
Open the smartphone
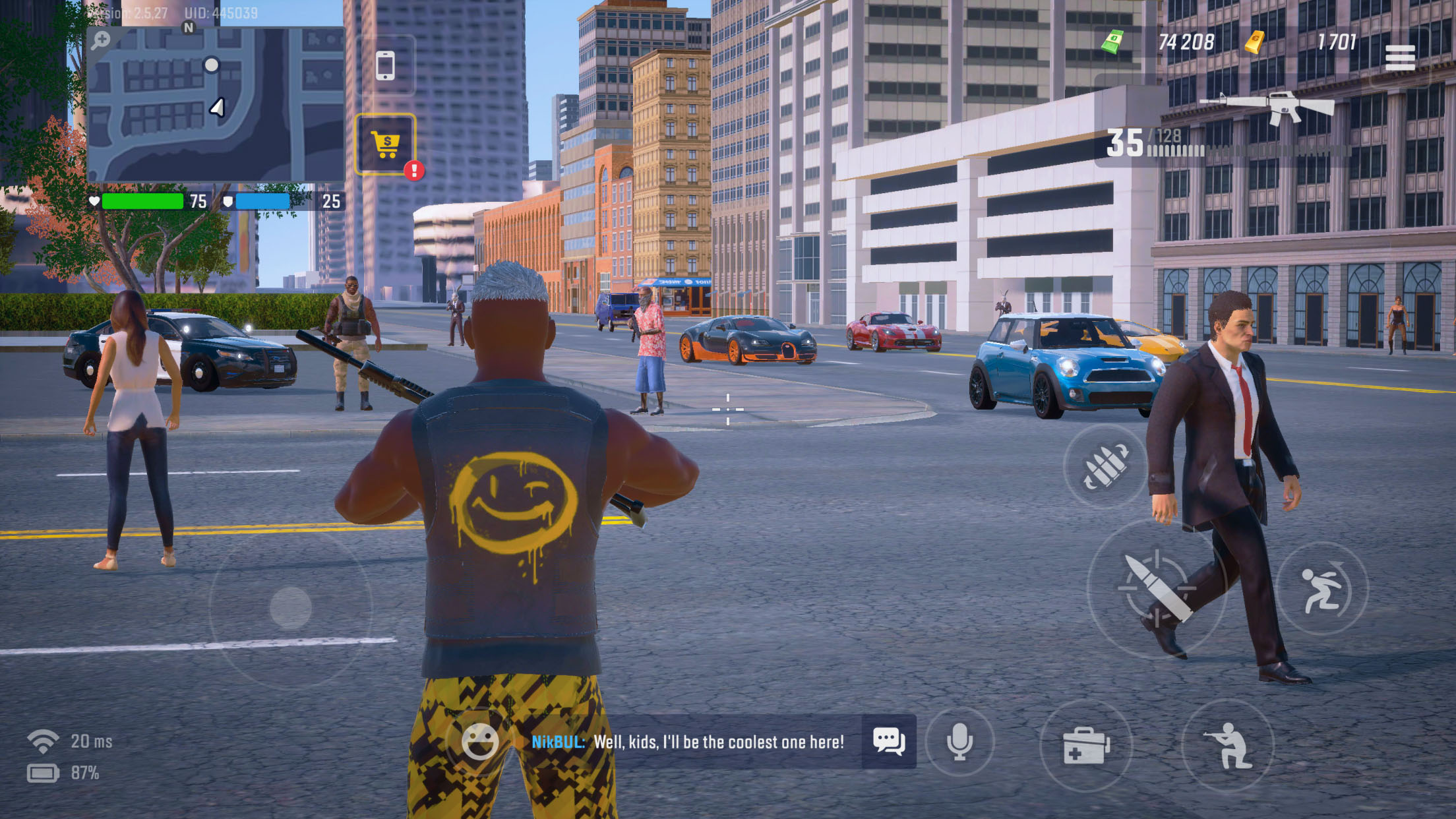(385, 66)
